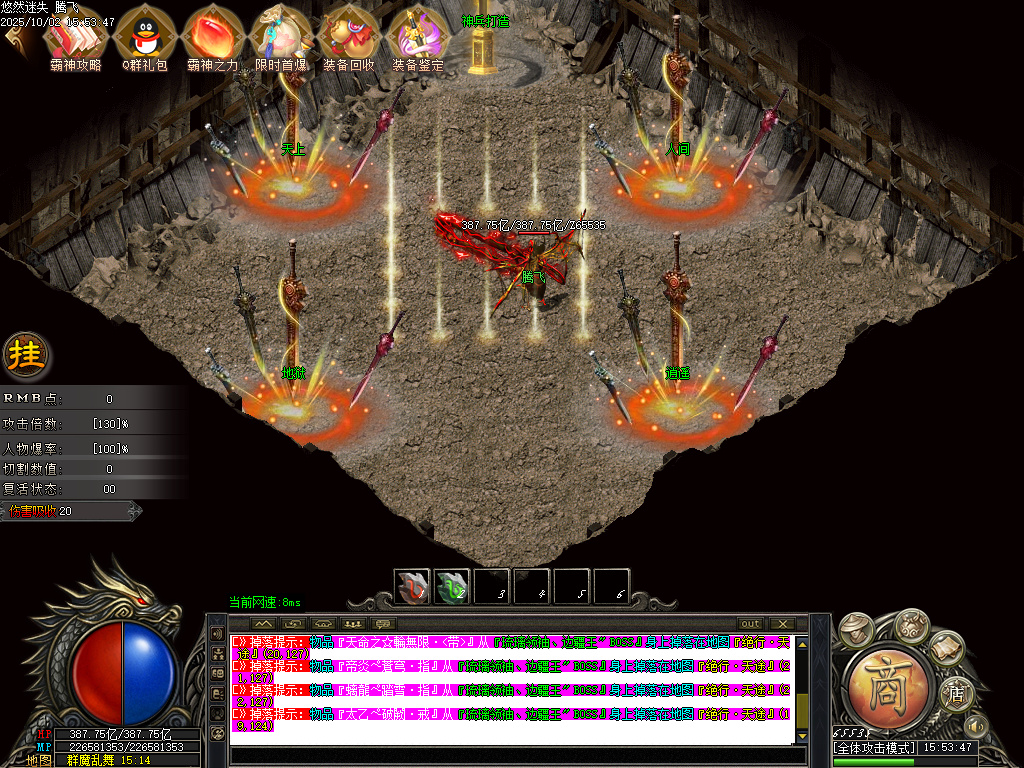Toggle the 挂 auto-play button

point(24,354)
